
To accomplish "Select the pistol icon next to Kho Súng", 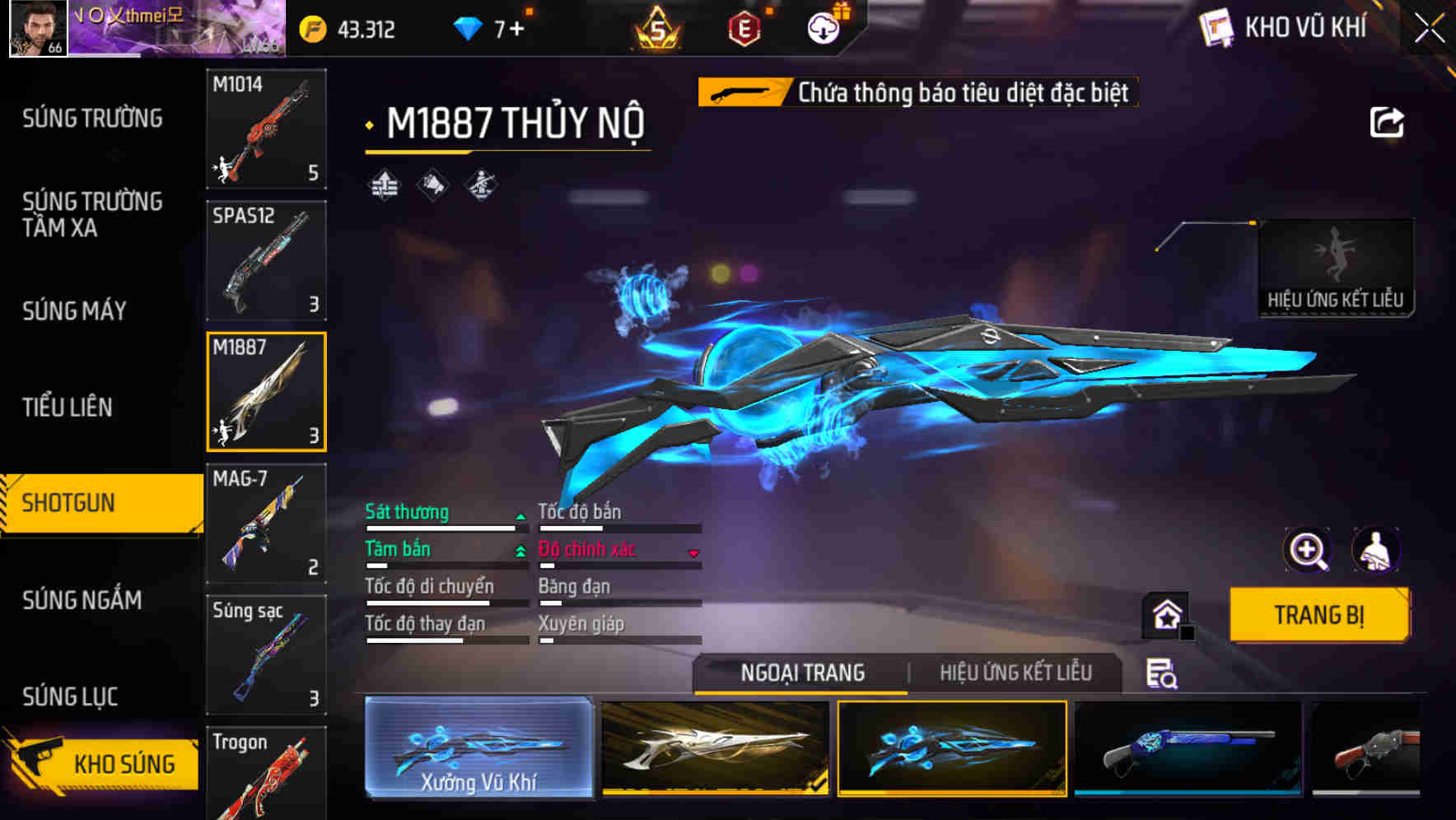I will click(x=40, y=761).
